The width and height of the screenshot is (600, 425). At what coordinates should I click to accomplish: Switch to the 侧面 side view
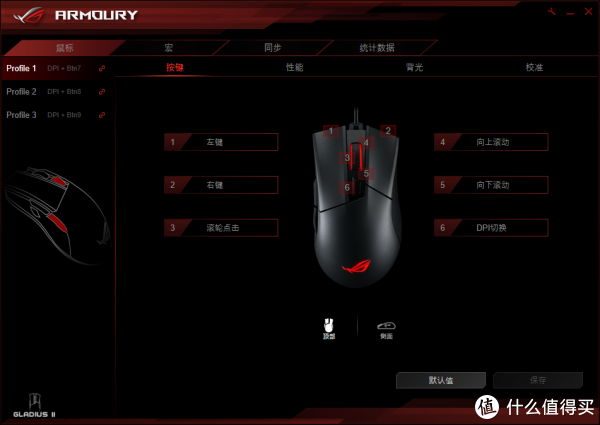pos(386,329)
